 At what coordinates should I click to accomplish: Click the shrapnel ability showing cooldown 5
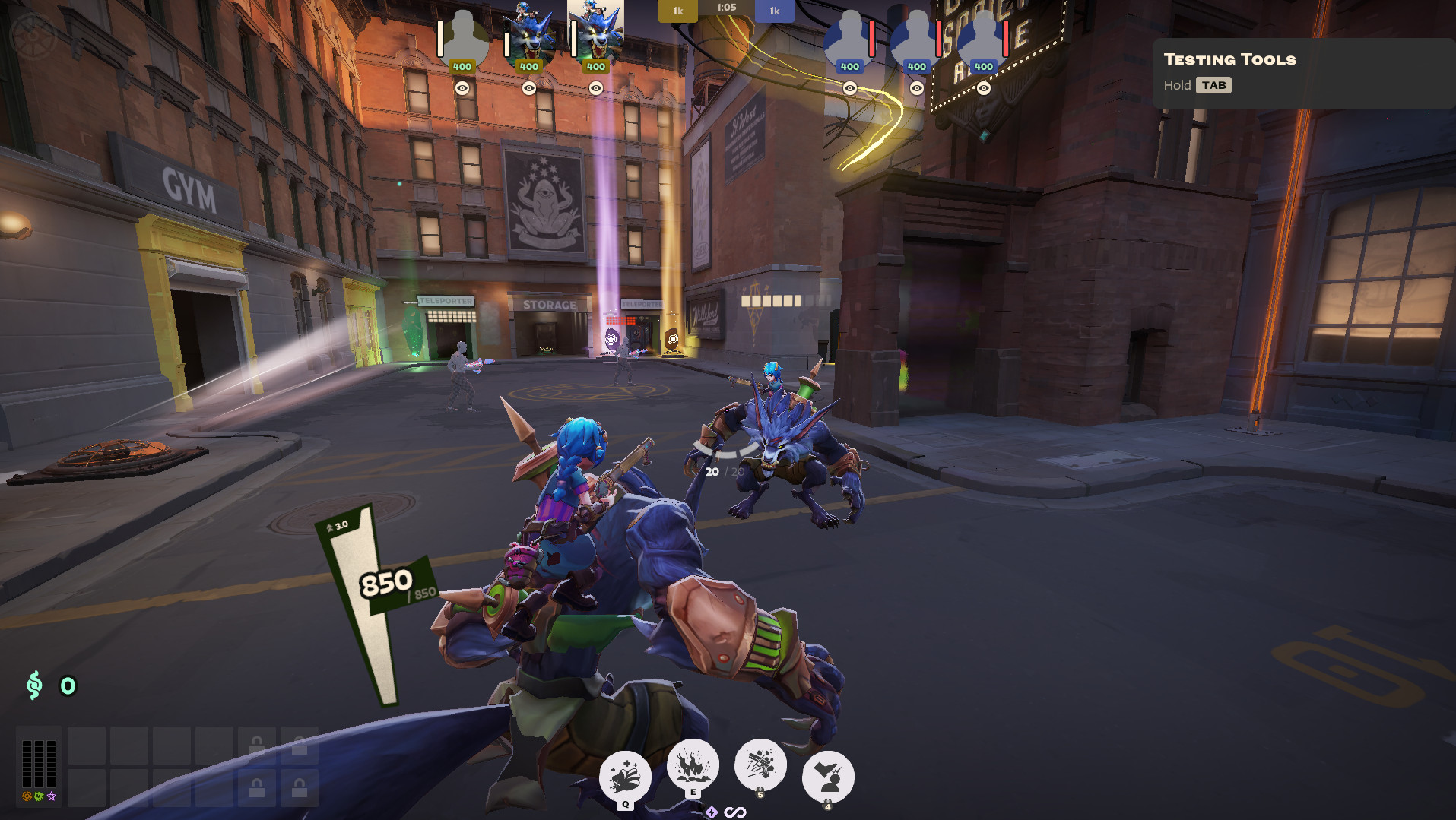[760, 764]
